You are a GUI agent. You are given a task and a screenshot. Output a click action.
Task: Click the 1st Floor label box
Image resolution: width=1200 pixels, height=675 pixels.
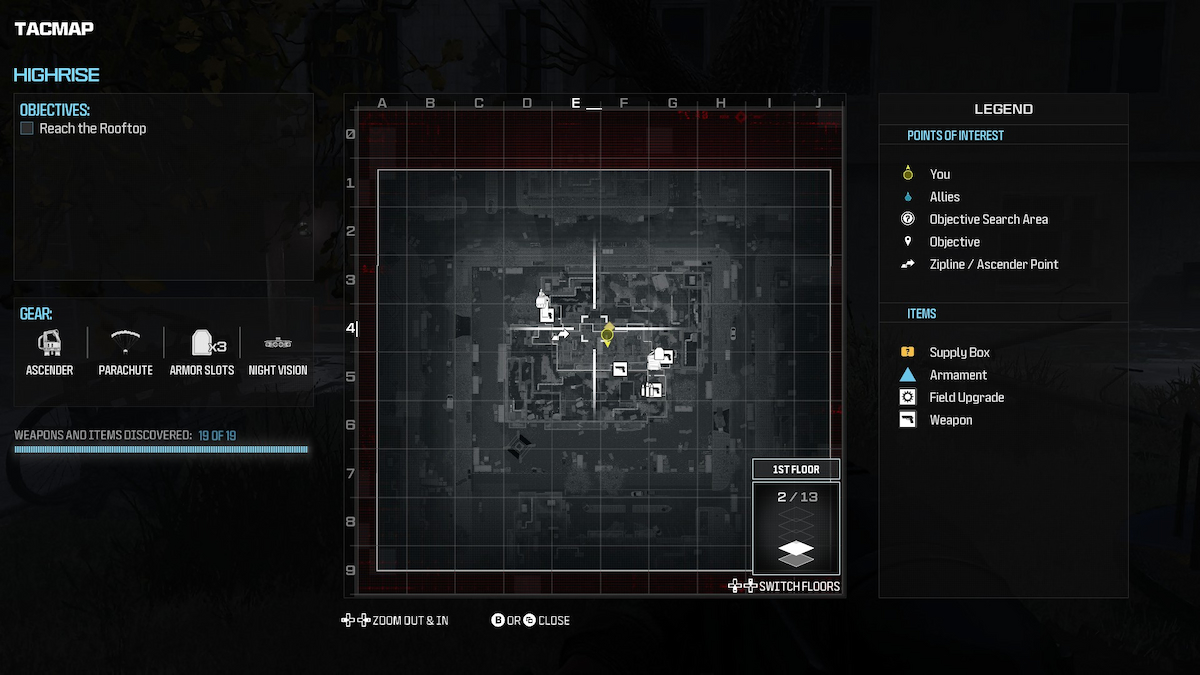point(796,470)
